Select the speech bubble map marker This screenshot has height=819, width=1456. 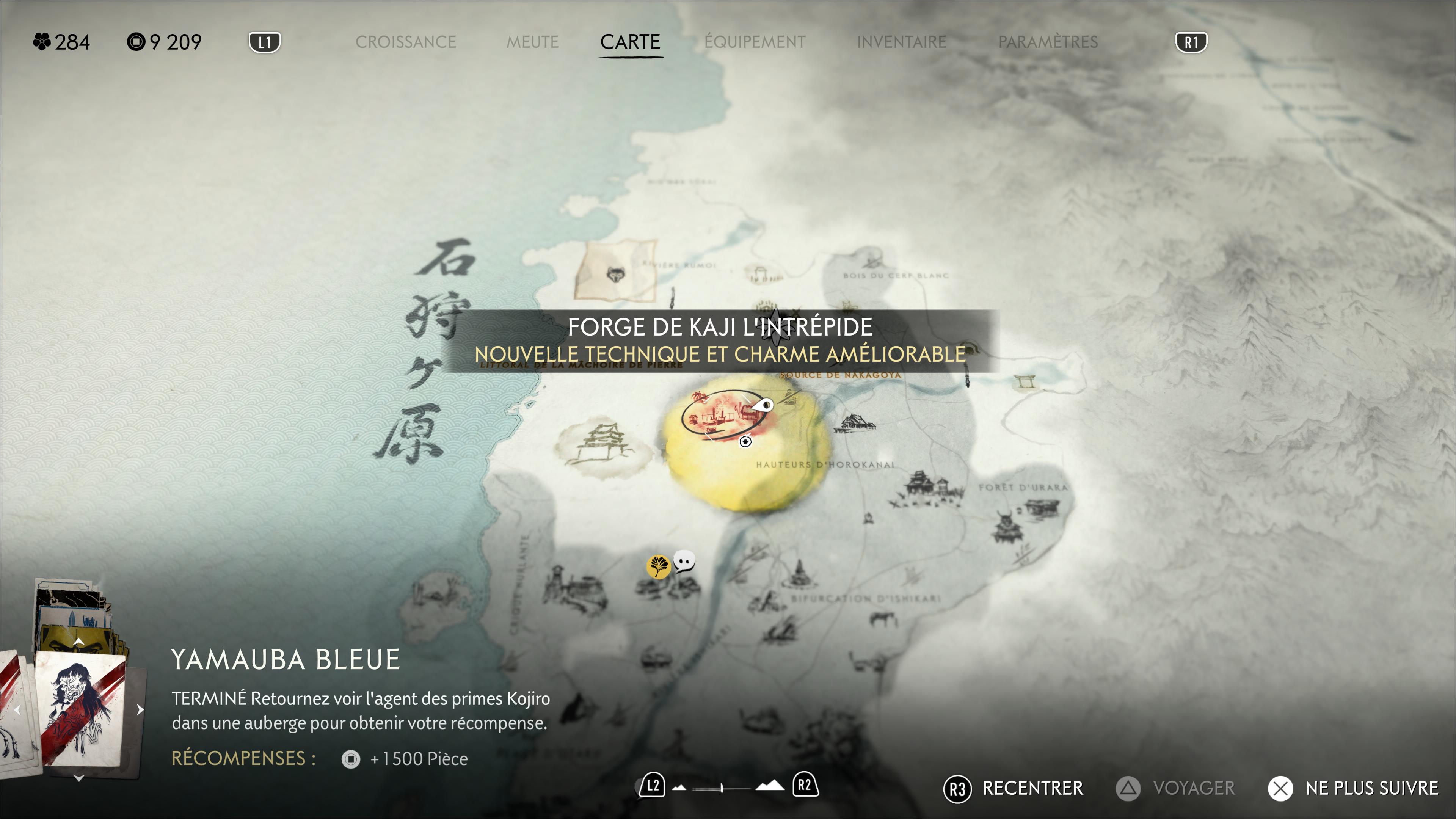(684, 561)
